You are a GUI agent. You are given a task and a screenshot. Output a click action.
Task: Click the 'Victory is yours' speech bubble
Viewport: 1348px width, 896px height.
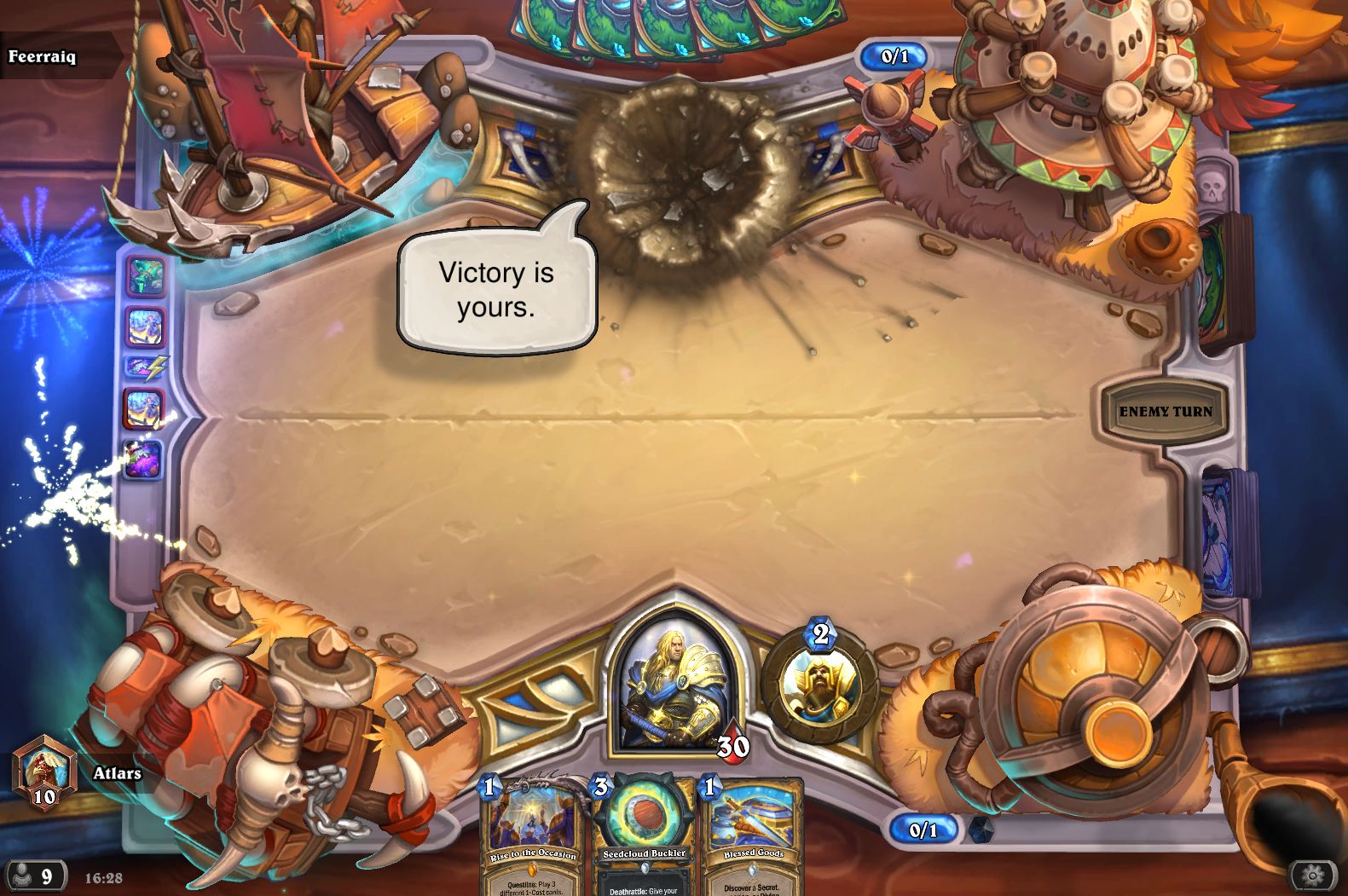[x=497, y=290]
